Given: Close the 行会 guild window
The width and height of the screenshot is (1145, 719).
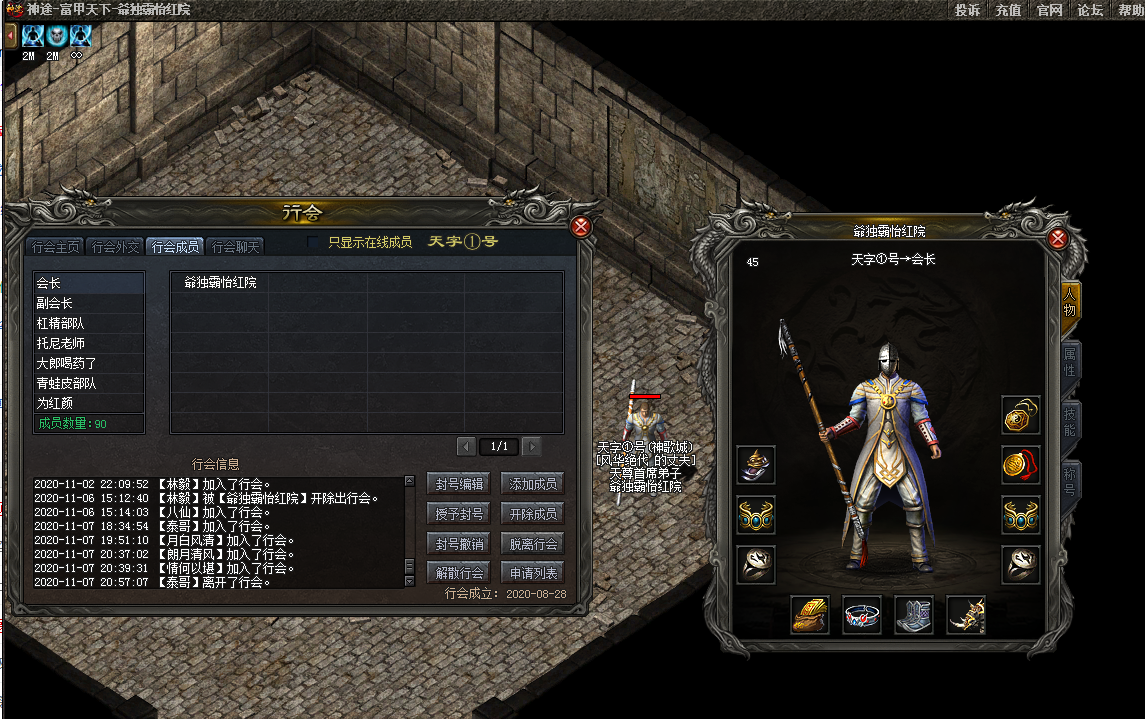Looking at the screenshot, I should pos(581,227).
